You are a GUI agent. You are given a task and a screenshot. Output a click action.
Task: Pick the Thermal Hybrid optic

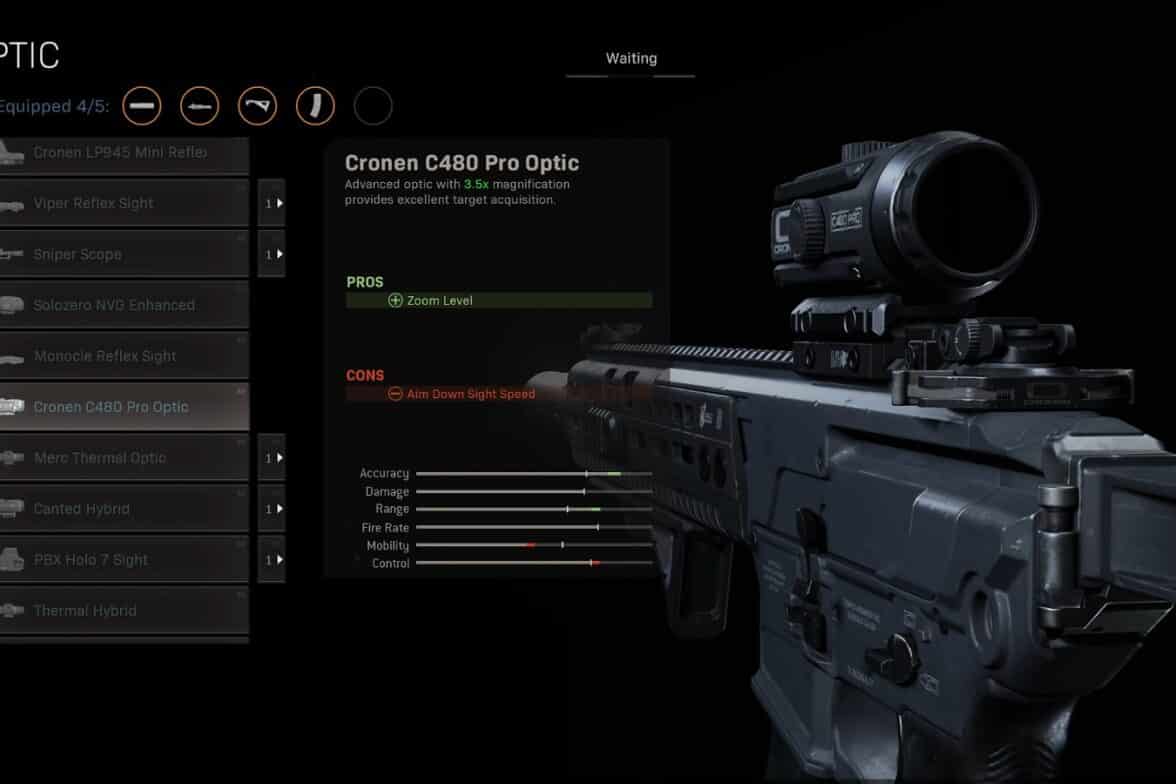122,611
